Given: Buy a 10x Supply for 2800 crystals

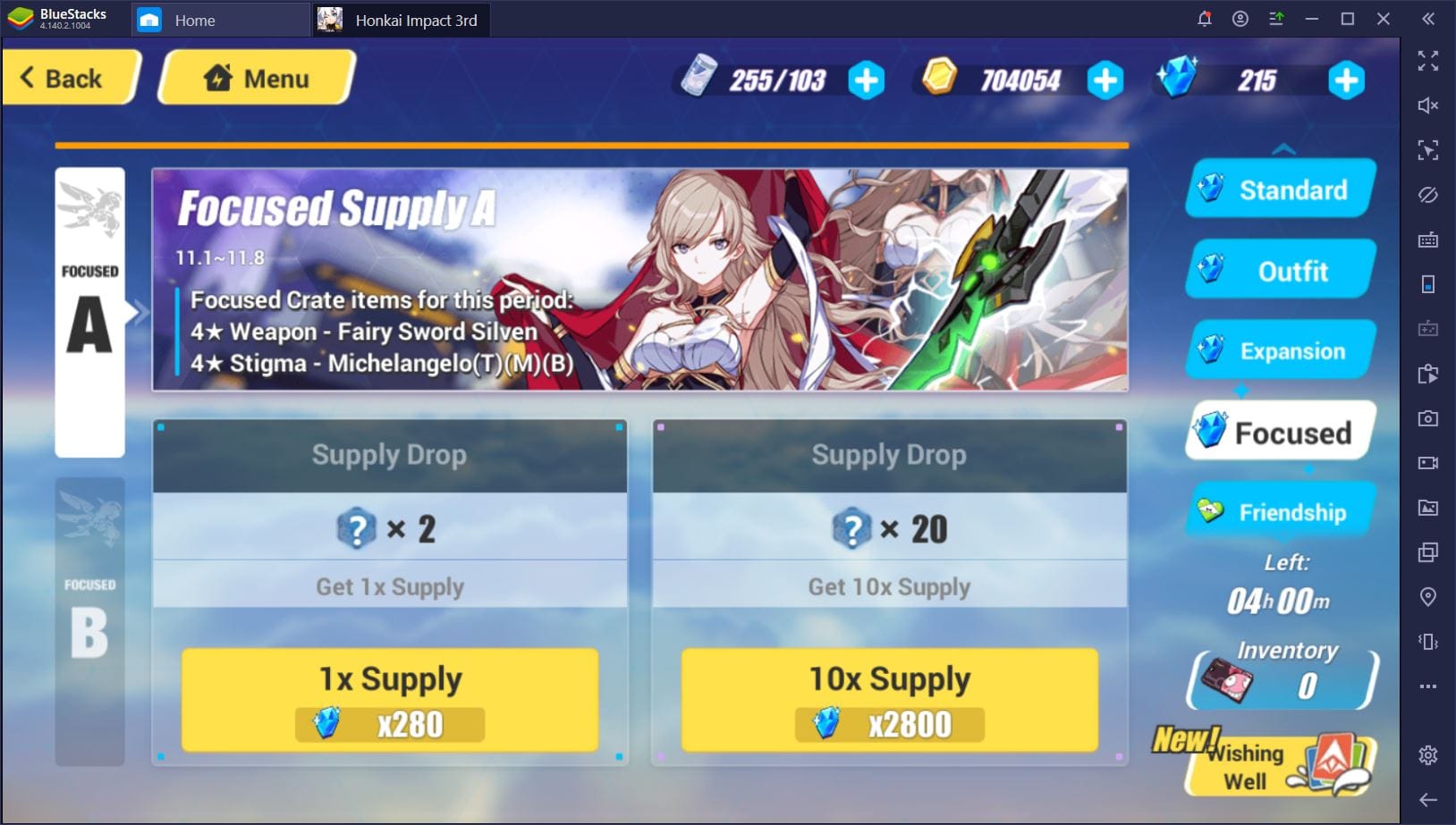Looking at the screenshot, I should point(888,700).
